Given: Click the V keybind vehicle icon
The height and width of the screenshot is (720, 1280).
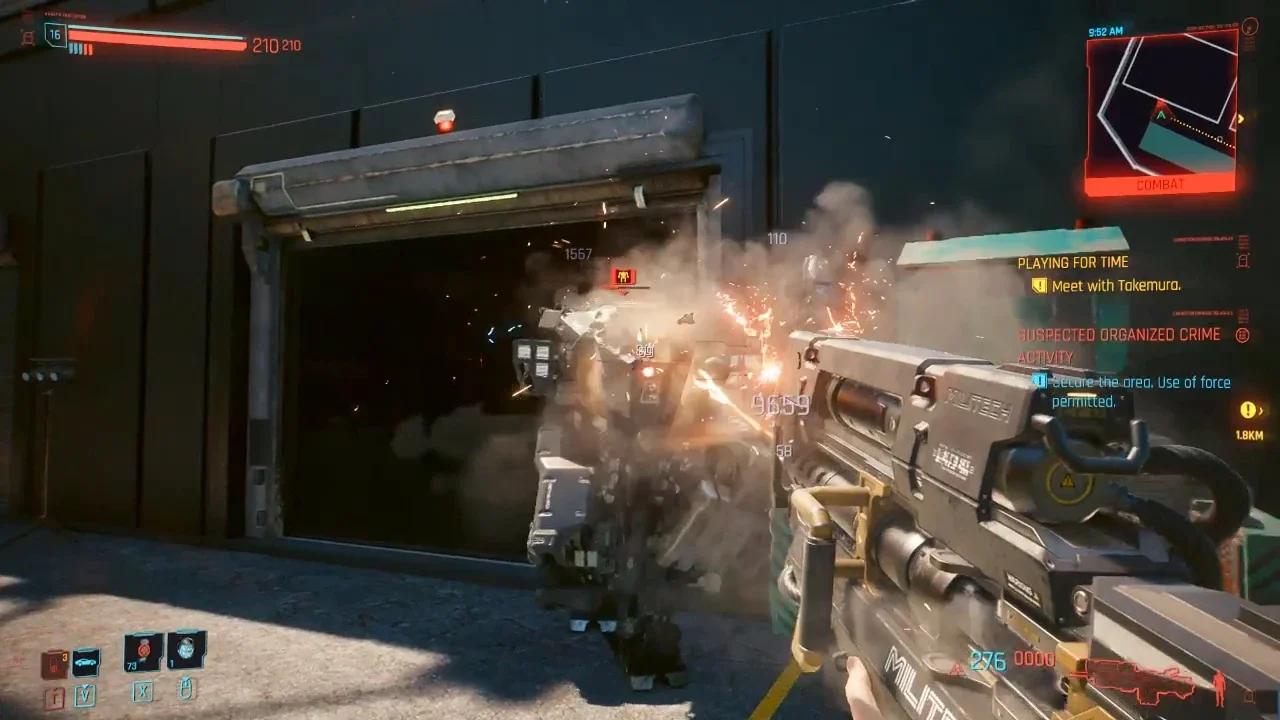Looking at the screenshot, I should tap(84, 695).
